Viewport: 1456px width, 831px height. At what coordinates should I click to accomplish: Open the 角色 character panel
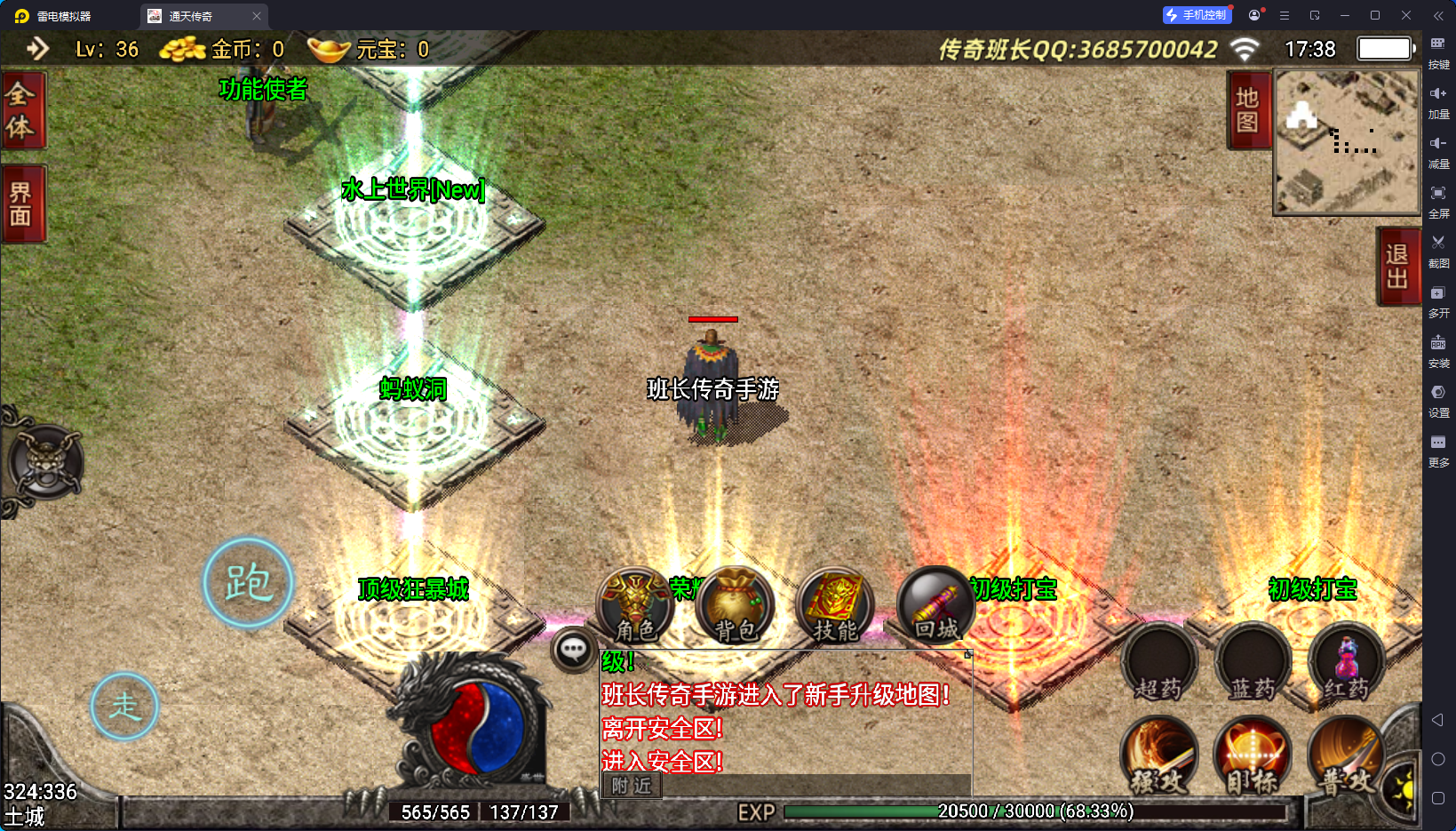point(635,605)
